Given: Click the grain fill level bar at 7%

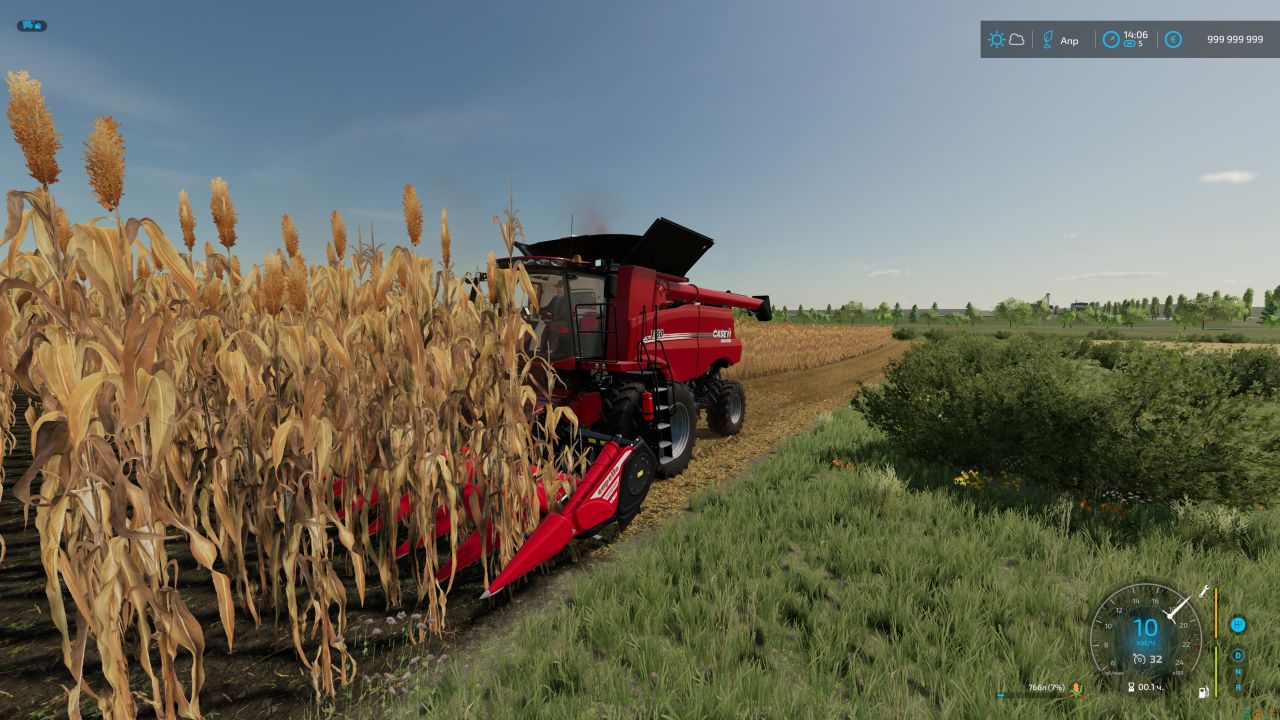Looking at the screenshot, I should pyautogui.click(x=1000, y=695).
